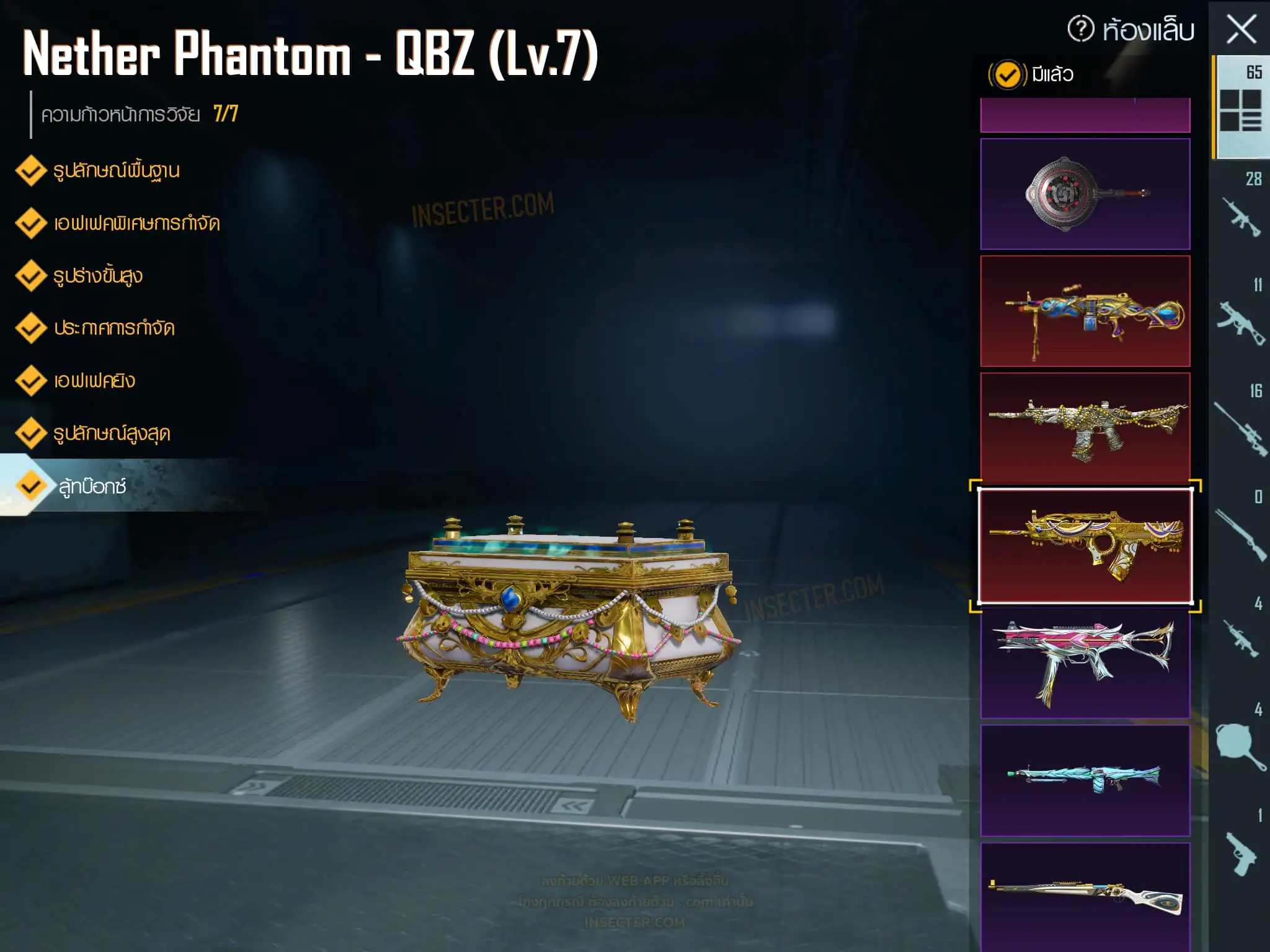View the รูปลักษณ์สูงสุด final form
This screenshot has height=952, width=1270.
point(112,433)
